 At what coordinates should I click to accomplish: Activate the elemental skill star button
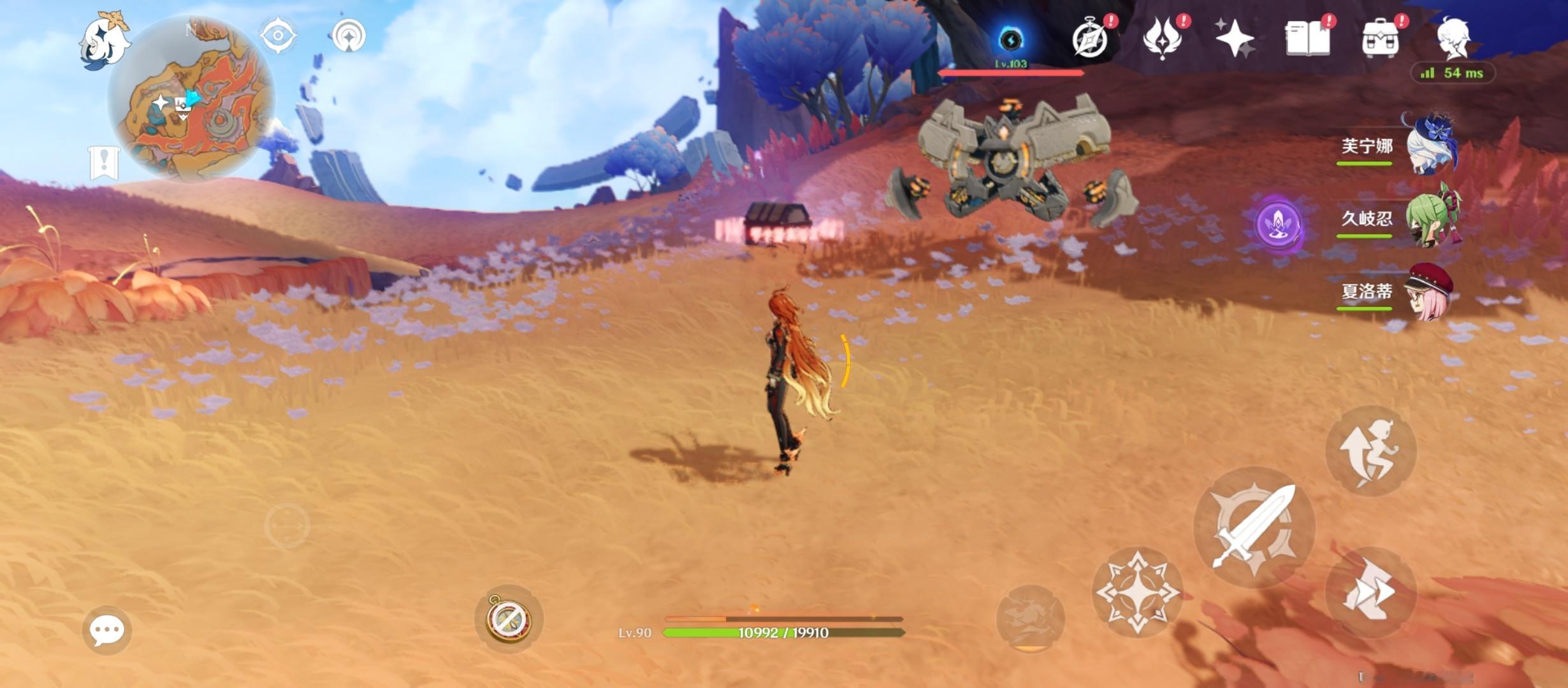pyautogui.click(x=1138, y=592)
